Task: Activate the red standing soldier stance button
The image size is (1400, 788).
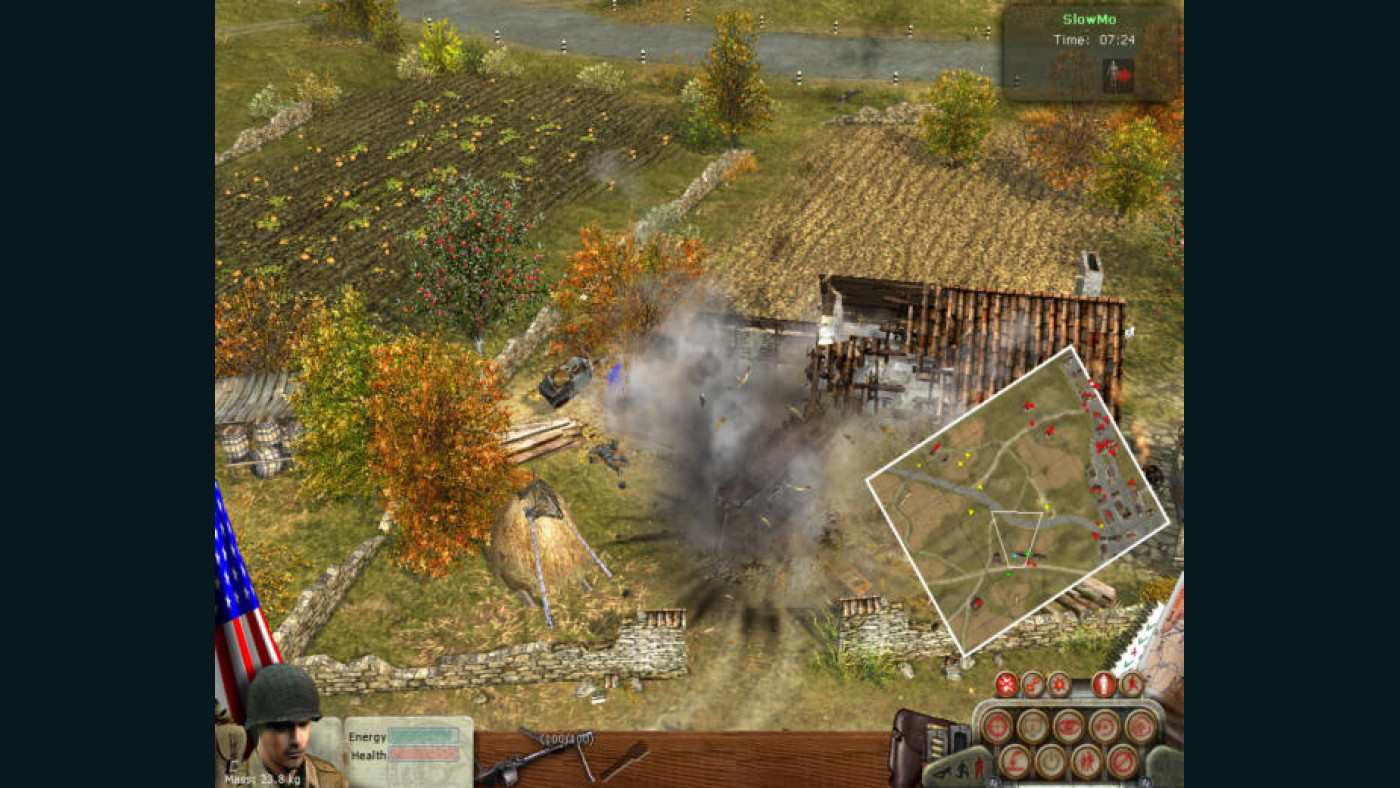Action: coord(1103,685)
